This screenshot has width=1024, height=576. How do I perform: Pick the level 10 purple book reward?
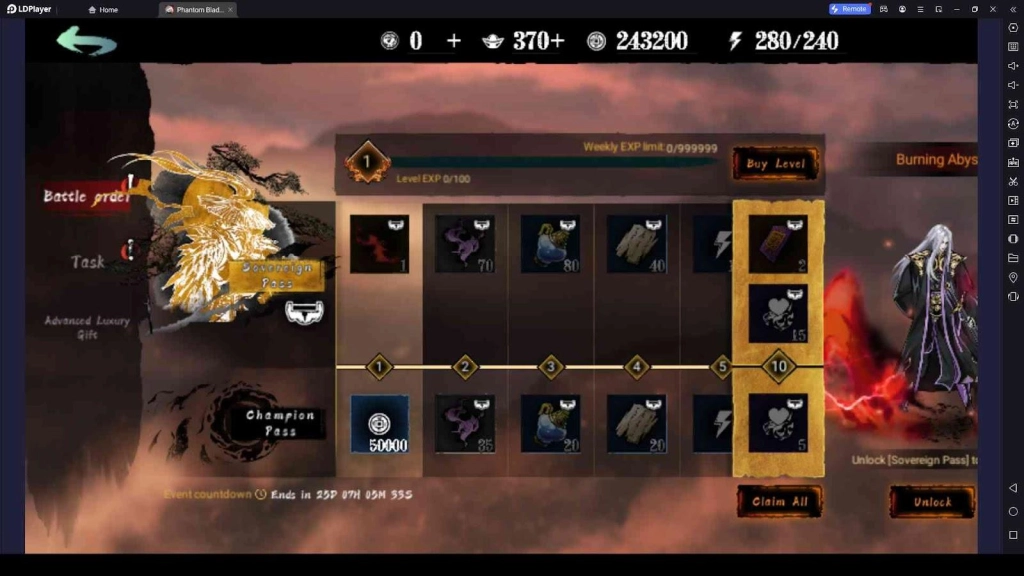point(778,243)
